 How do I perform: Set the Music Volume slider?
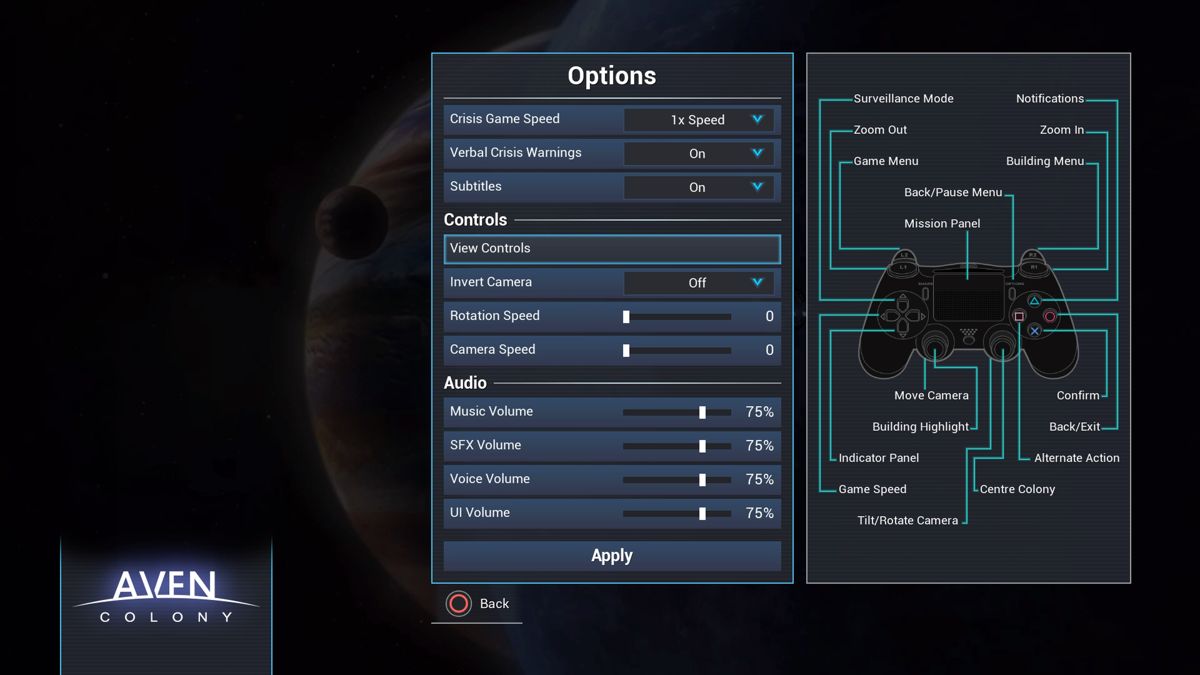point(702,412)
